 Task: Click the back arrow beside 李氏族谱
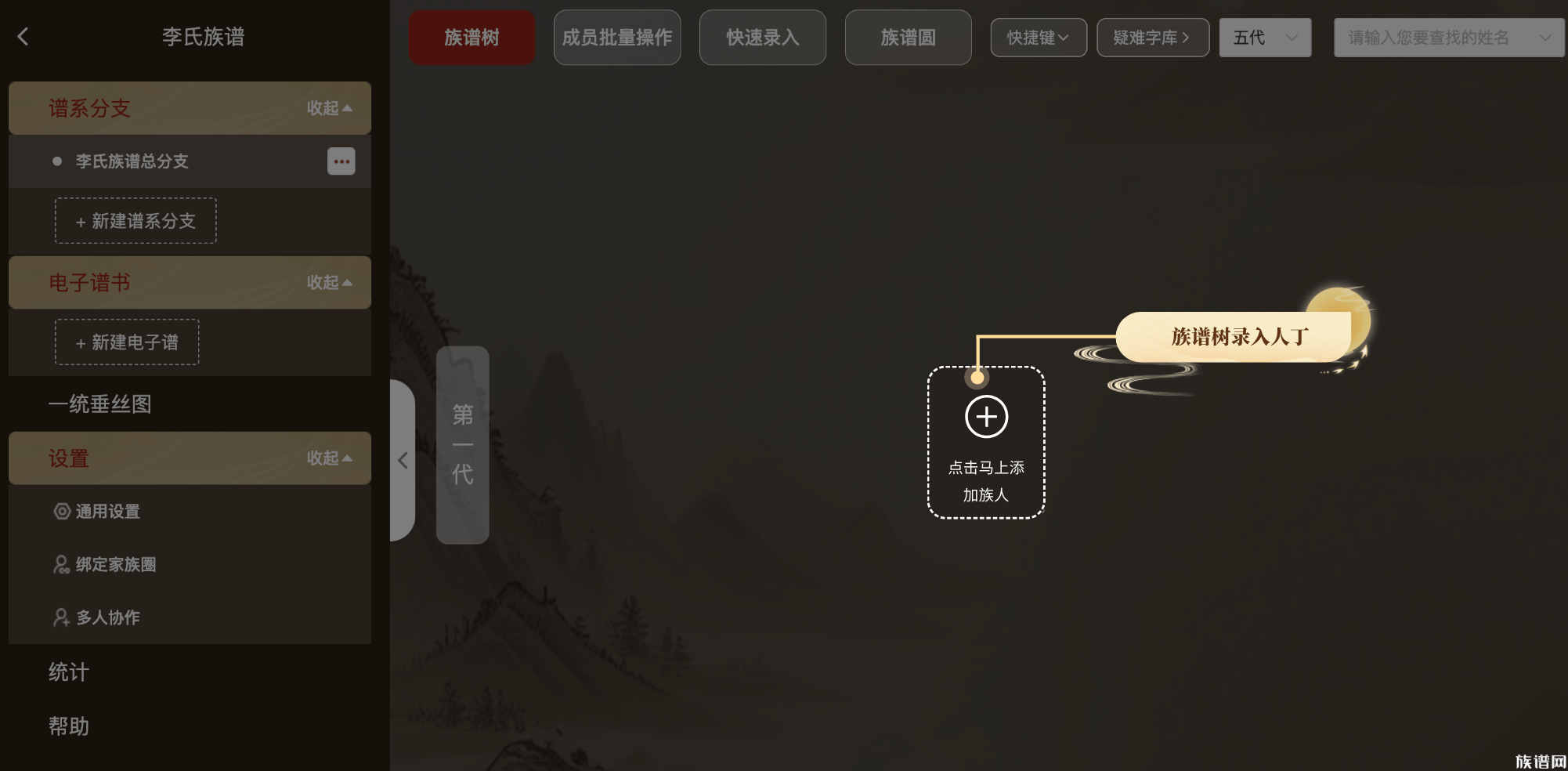tap(23, 37)
